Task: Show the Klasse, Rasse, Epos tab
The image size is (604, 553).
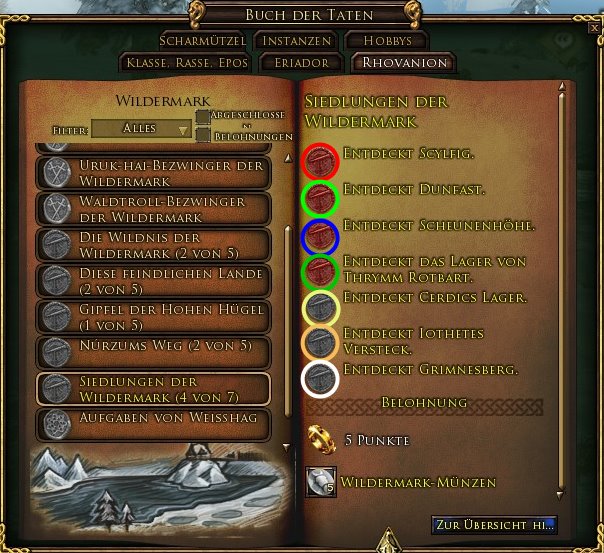Action: (184, 62)
